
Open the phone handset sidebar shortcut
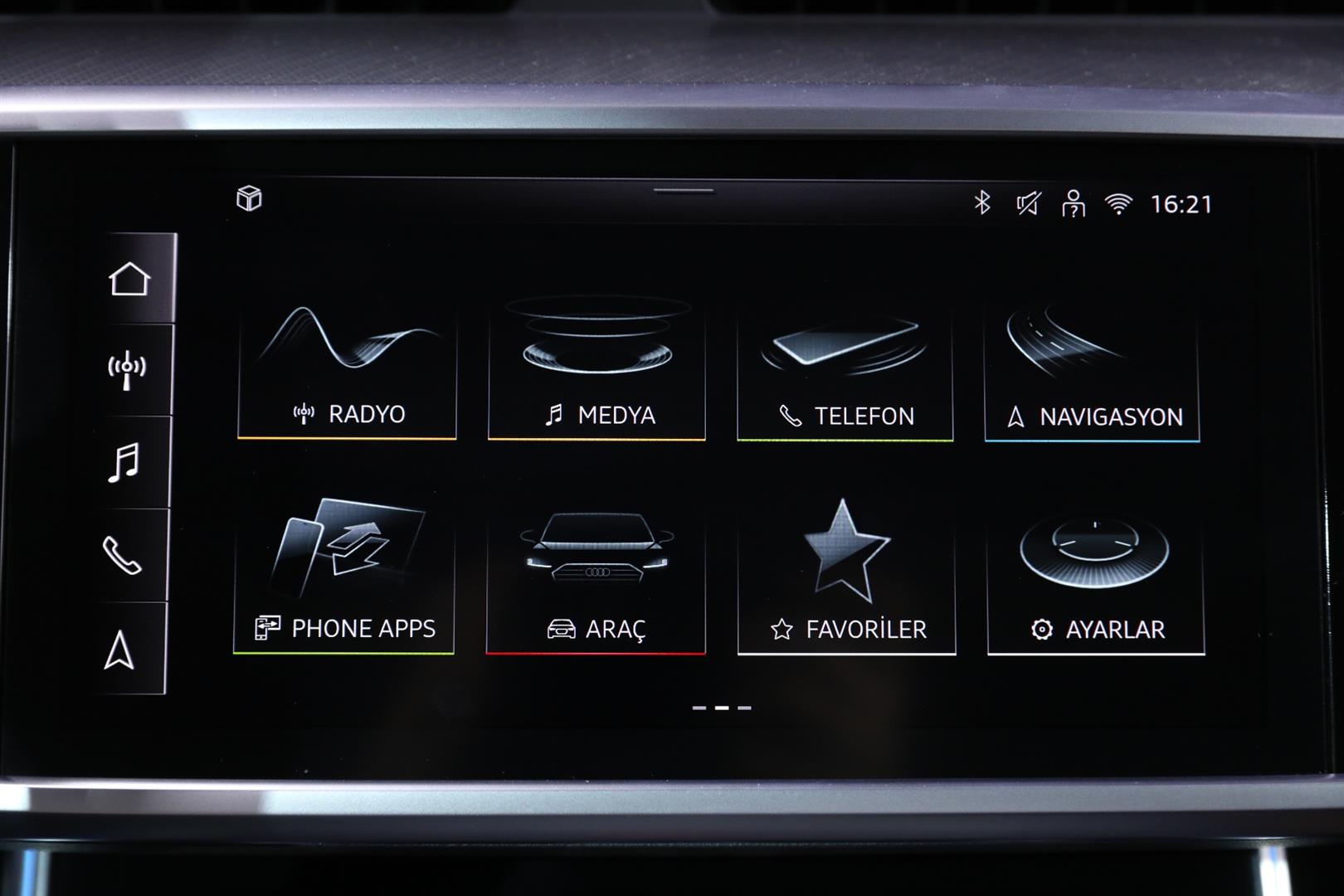pos(122,555)
